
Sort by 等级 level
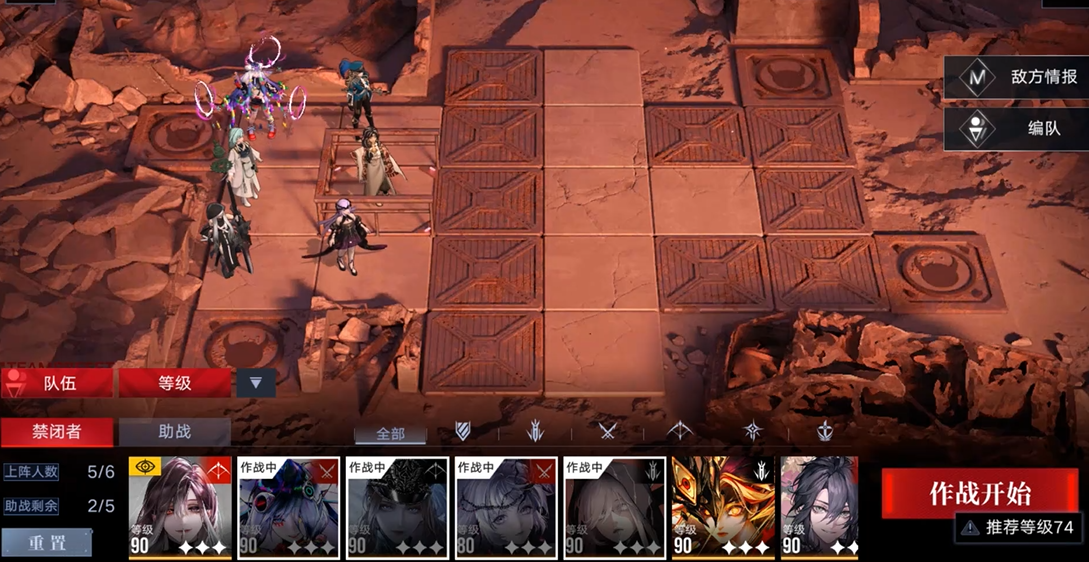[175, 382]
